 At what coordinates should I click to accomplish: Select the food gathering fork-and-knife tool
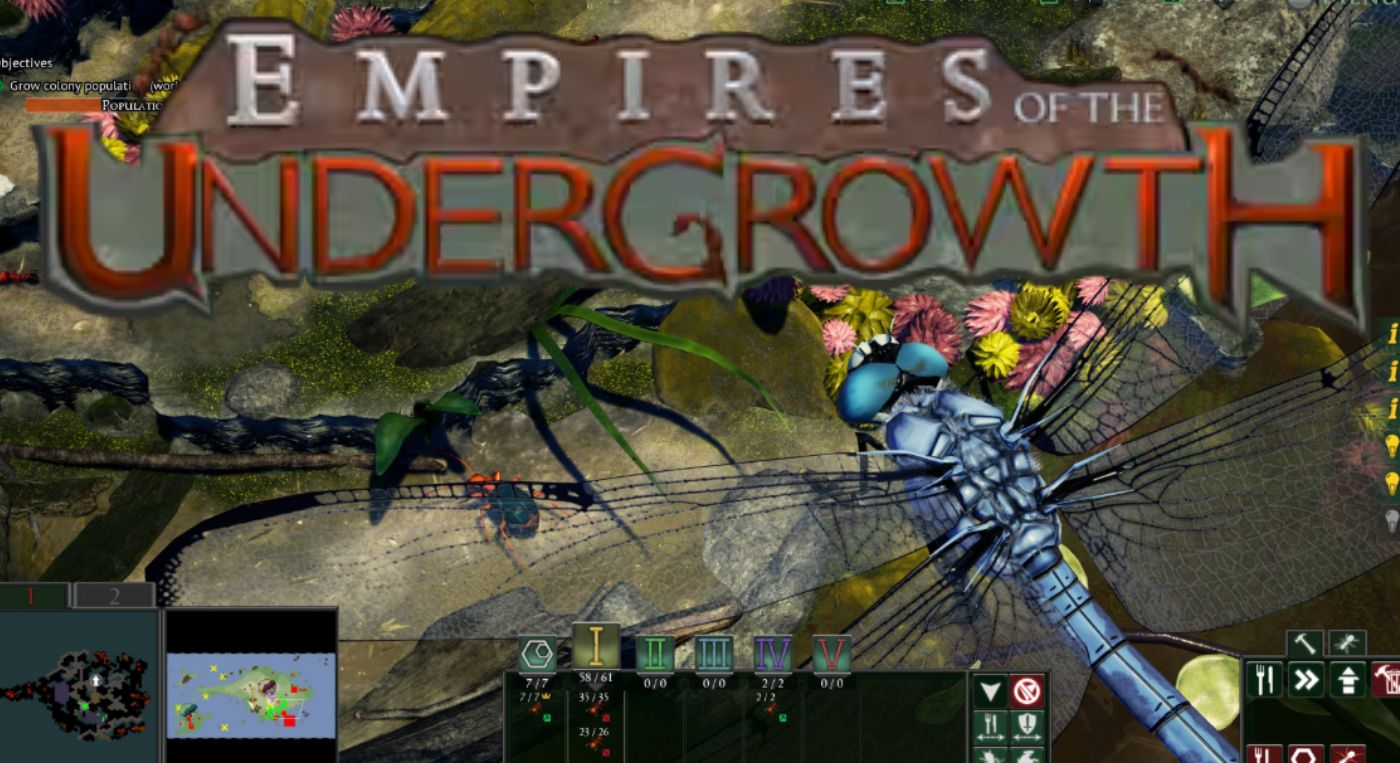pyautogui.click(x=1264, y=678)
